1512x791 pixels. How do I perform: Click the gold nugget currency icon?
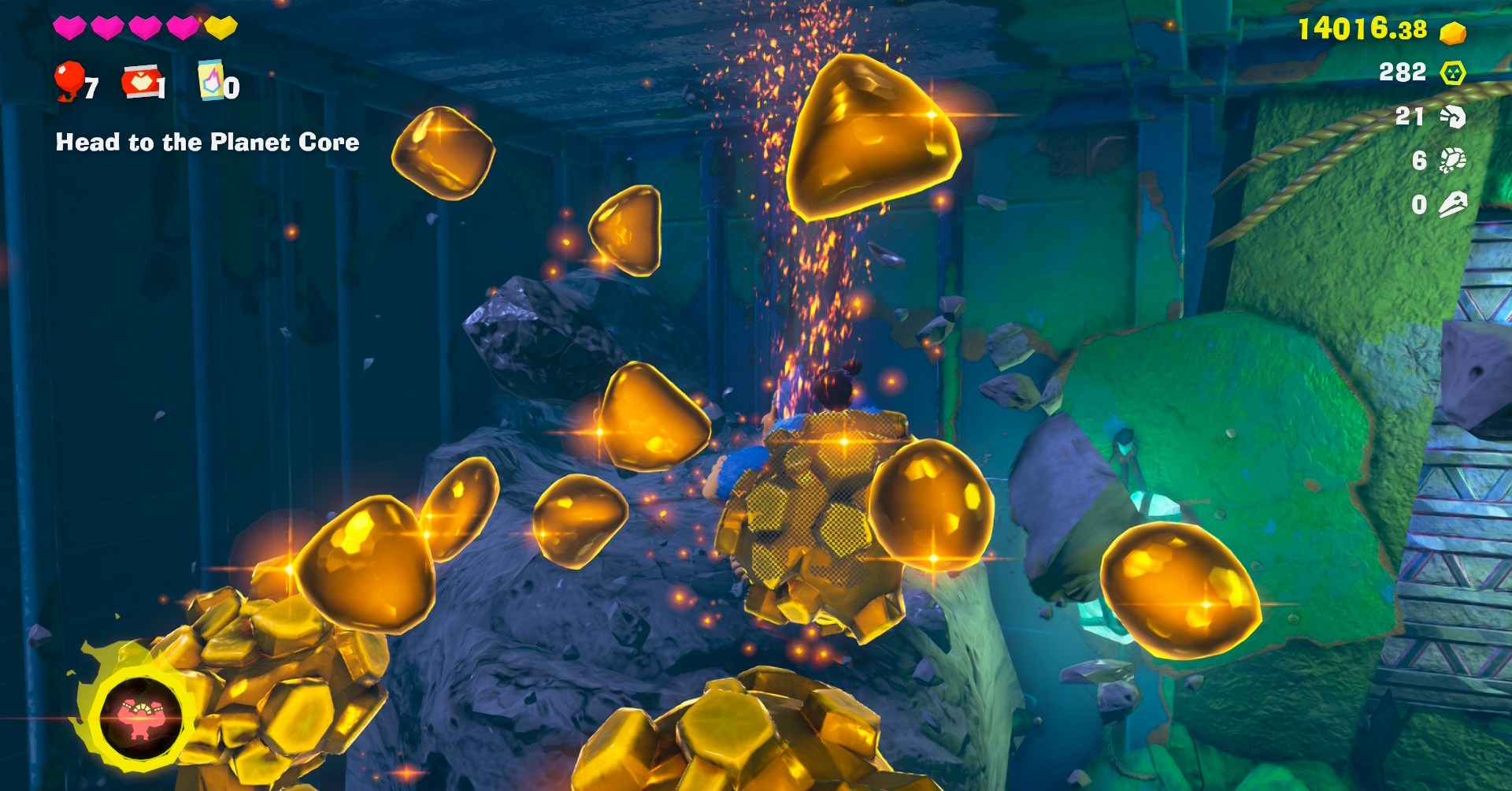(1452, 33)
